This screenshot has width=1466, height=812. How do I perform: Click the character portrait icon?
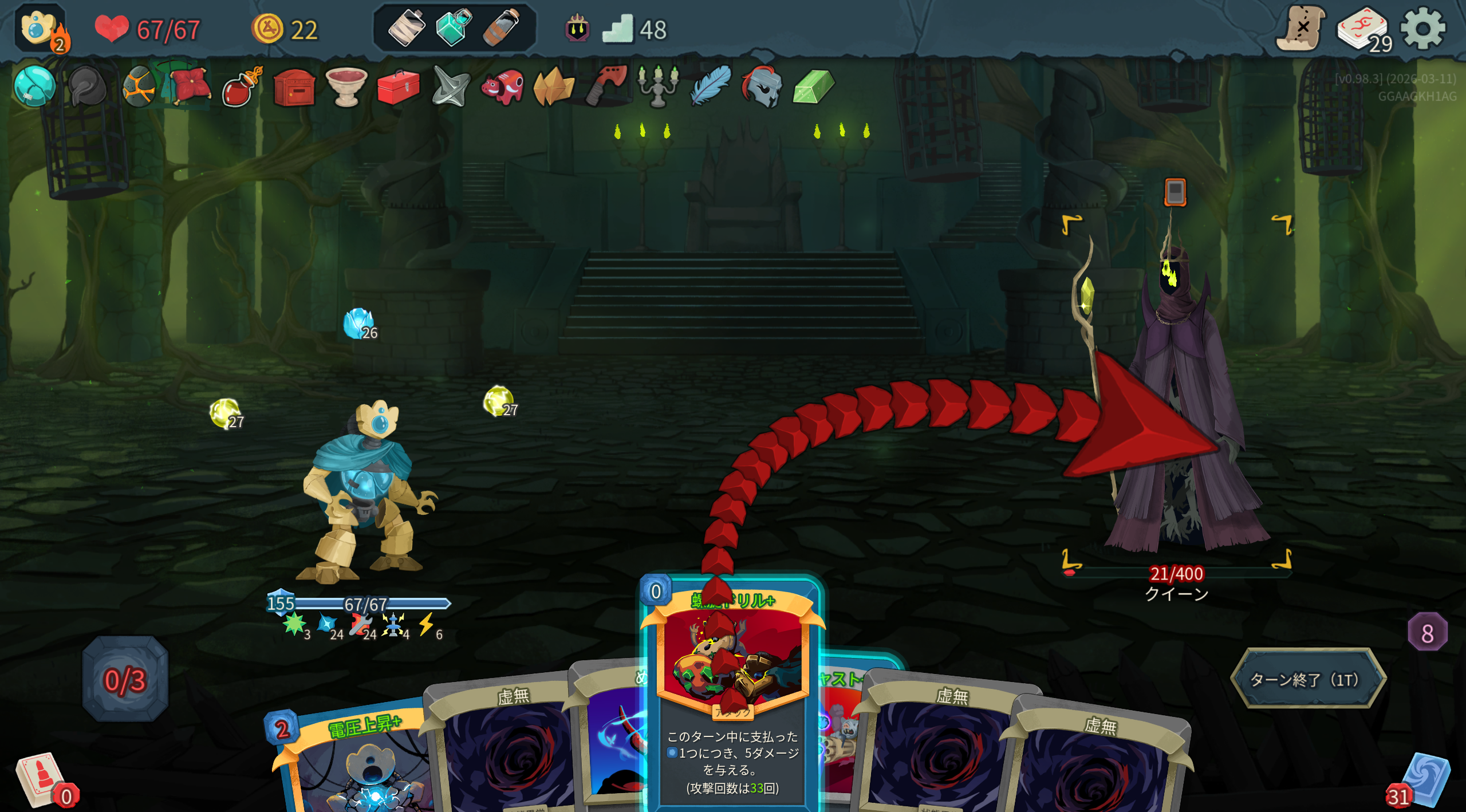(39, 27)
